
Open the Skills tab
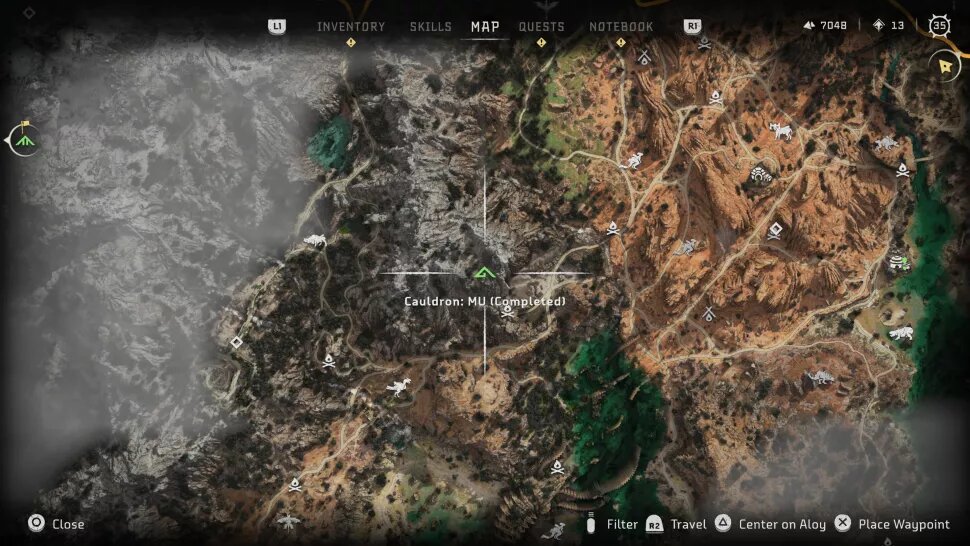click(431, 27)
